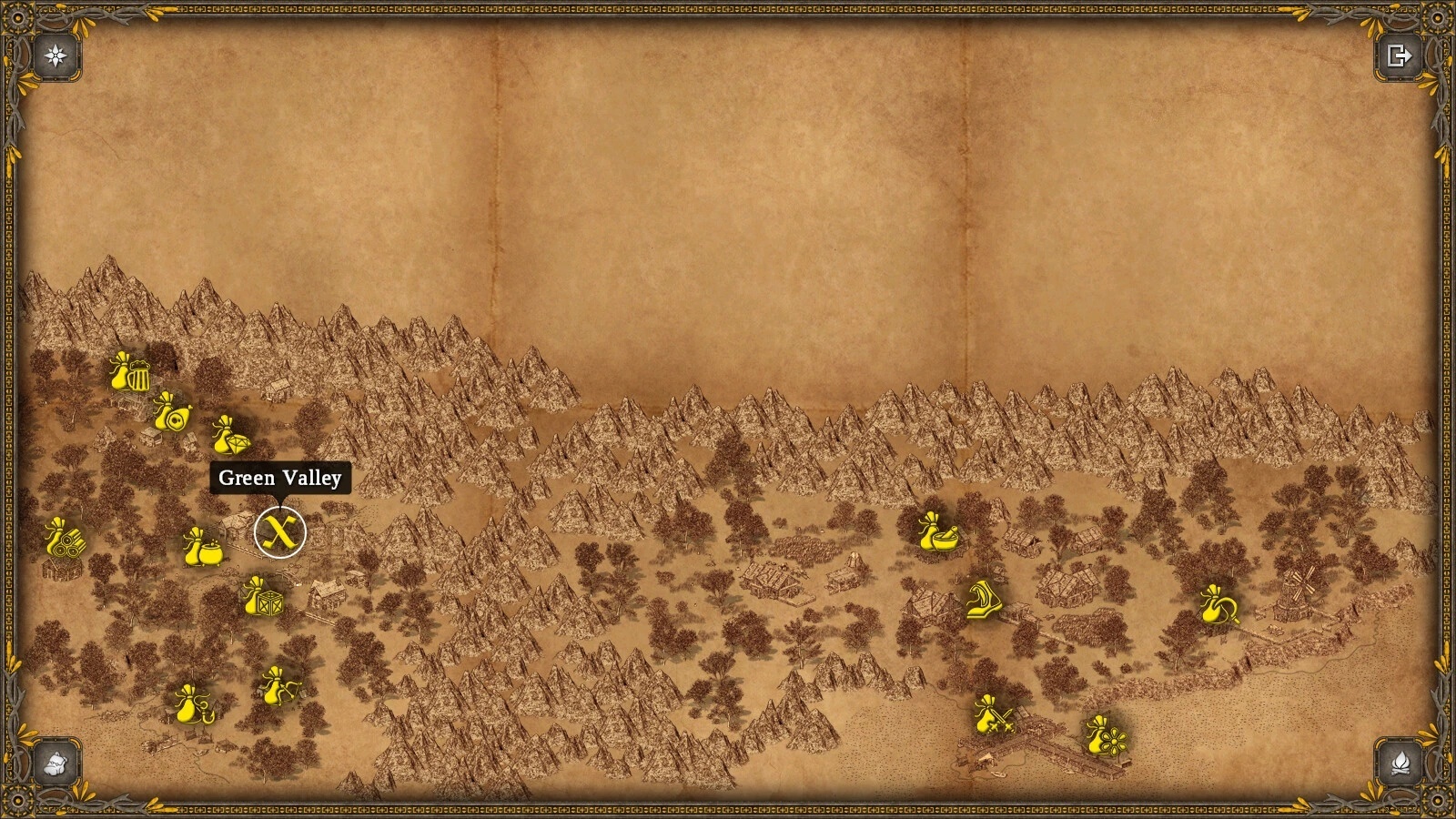Exit the map with the door-arrow button
The width and height of the screenshot is (1456, 819).
coord(1399,56)
